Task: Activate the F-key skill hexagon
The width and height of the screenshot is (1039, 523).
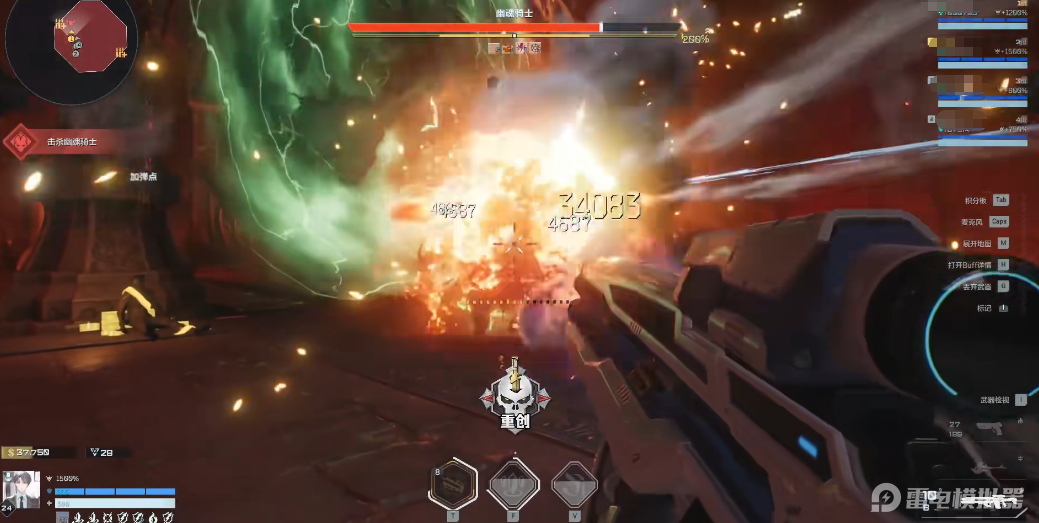Action: [513, 486]
